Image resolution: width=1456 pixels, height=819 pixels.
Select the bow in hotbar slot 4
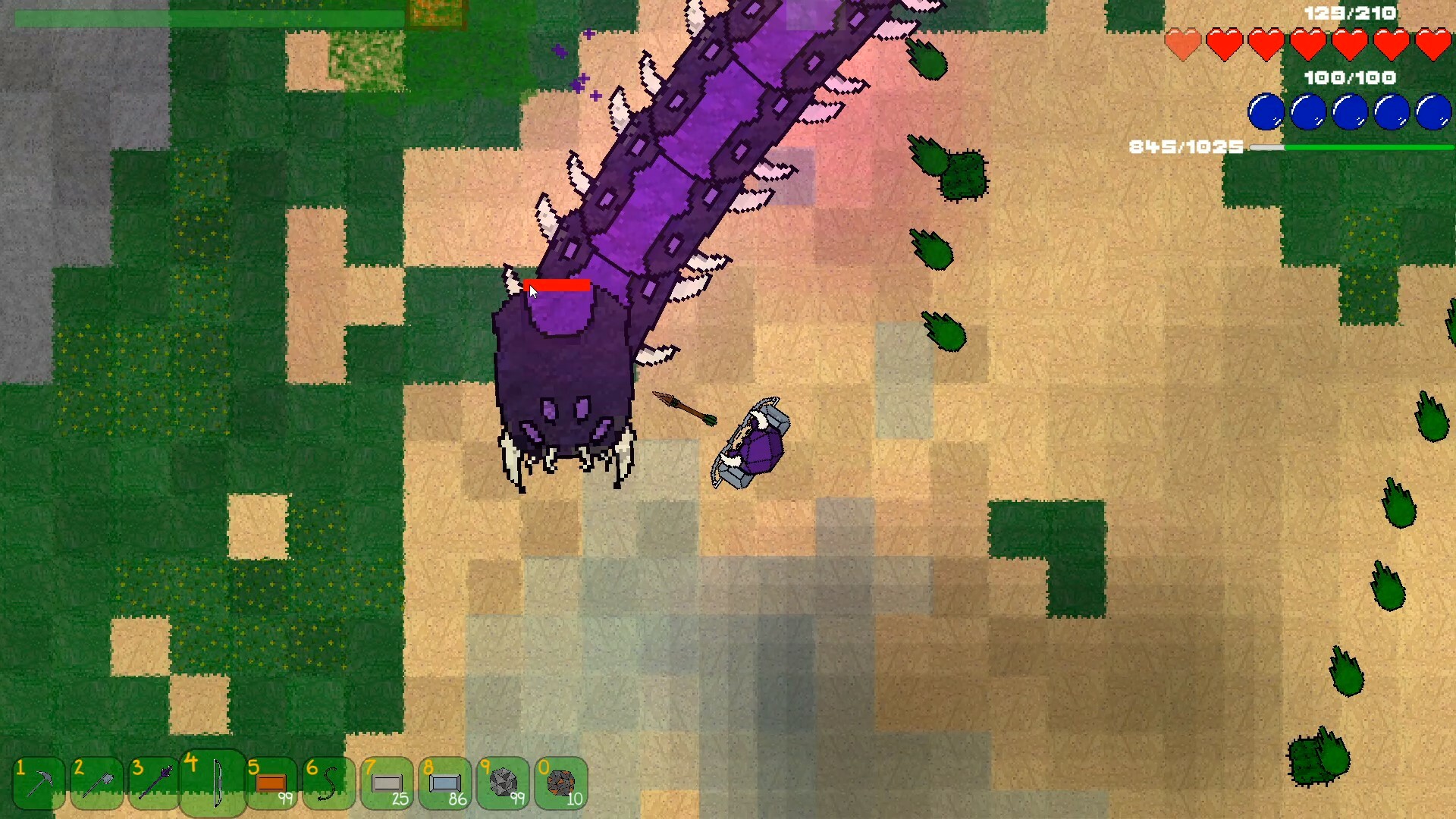click(x=215, y=783)
